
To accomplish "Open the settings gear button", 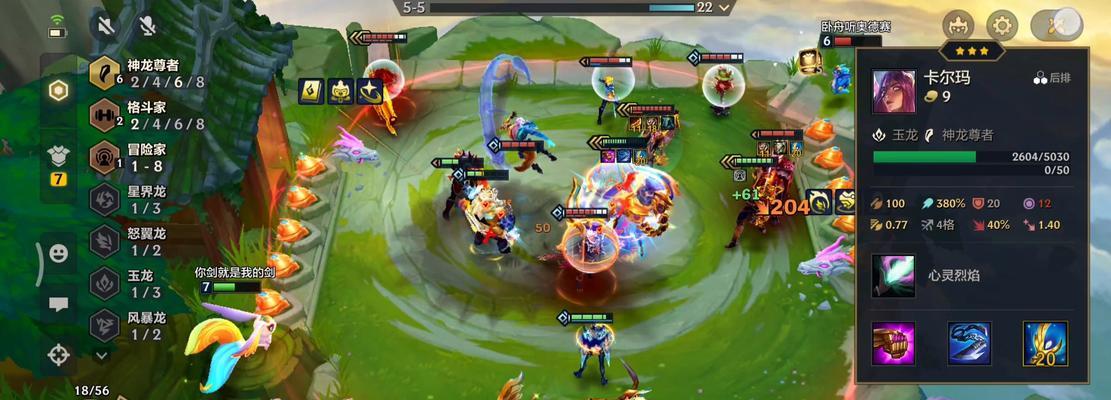I will pos(1002,25).
